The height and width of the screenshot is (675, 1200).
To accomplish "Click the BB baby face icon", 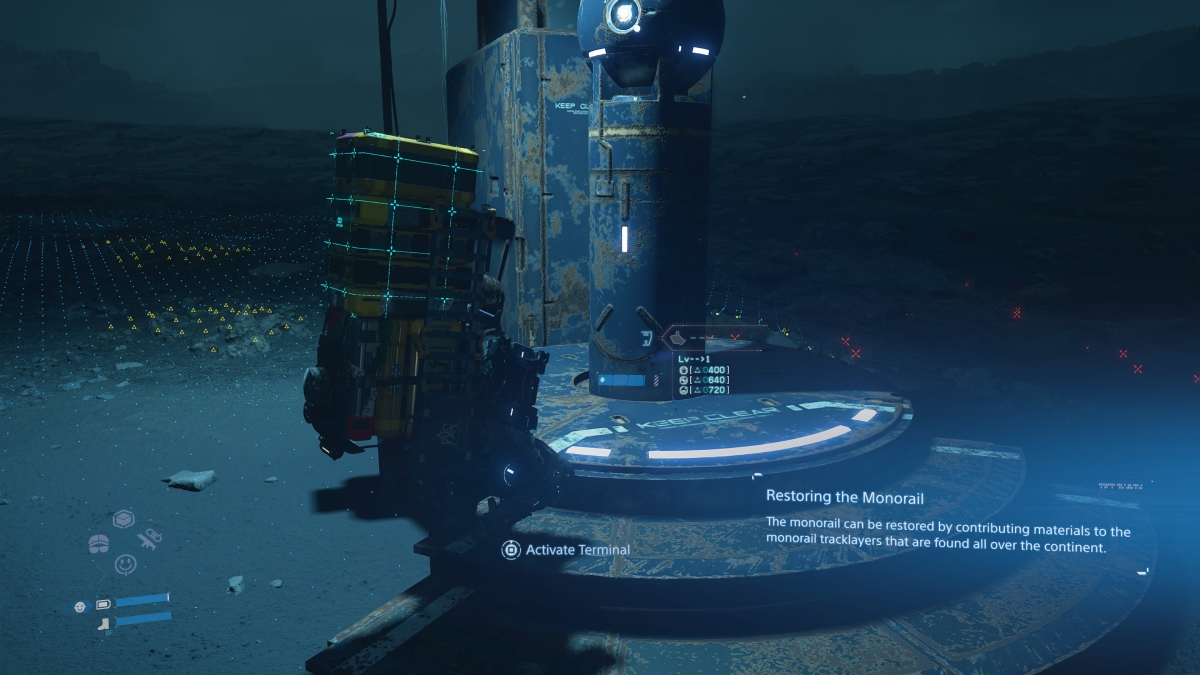I will pyautogui.click(x=79, y=605).
